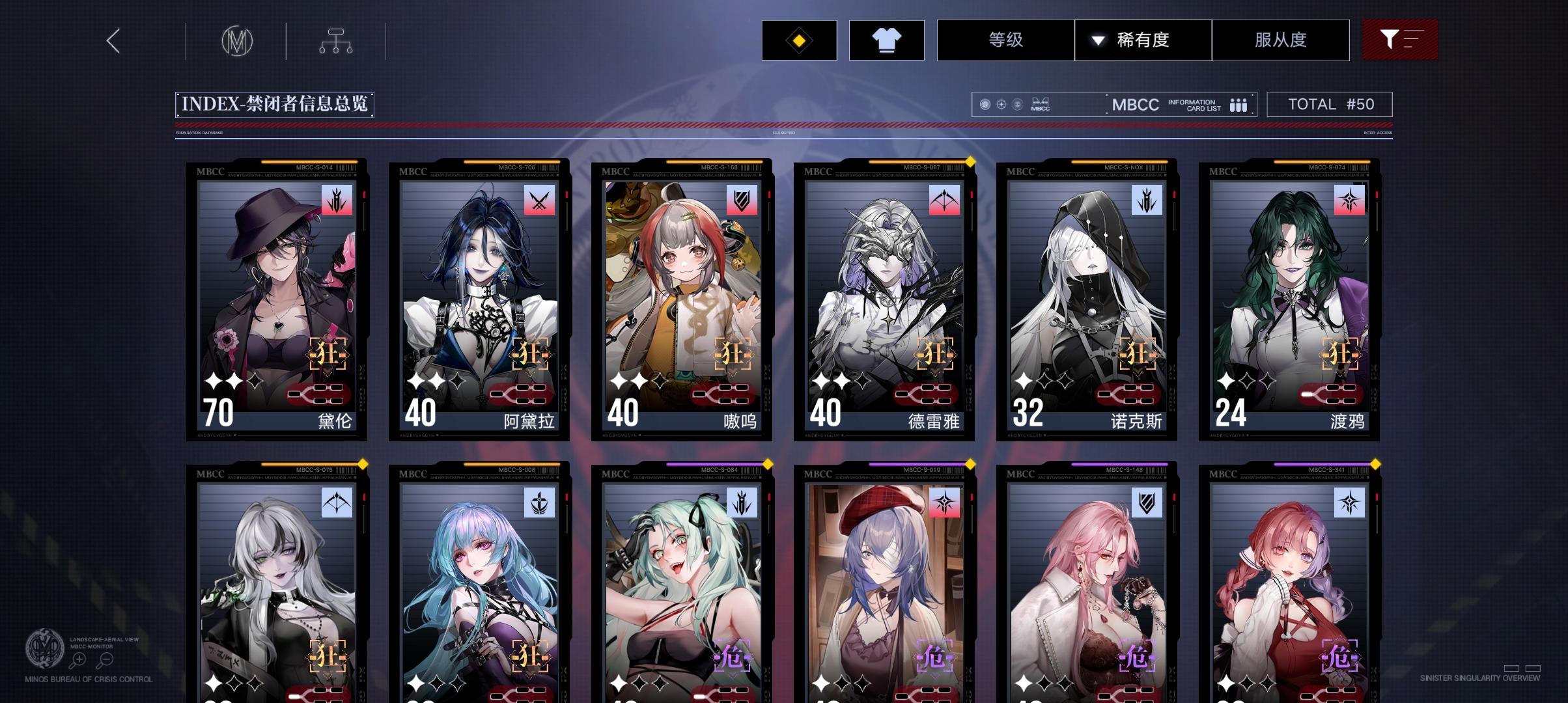Open the filter options panel
This screenshot has height=703, width=1568.
tap(1399, 40)
